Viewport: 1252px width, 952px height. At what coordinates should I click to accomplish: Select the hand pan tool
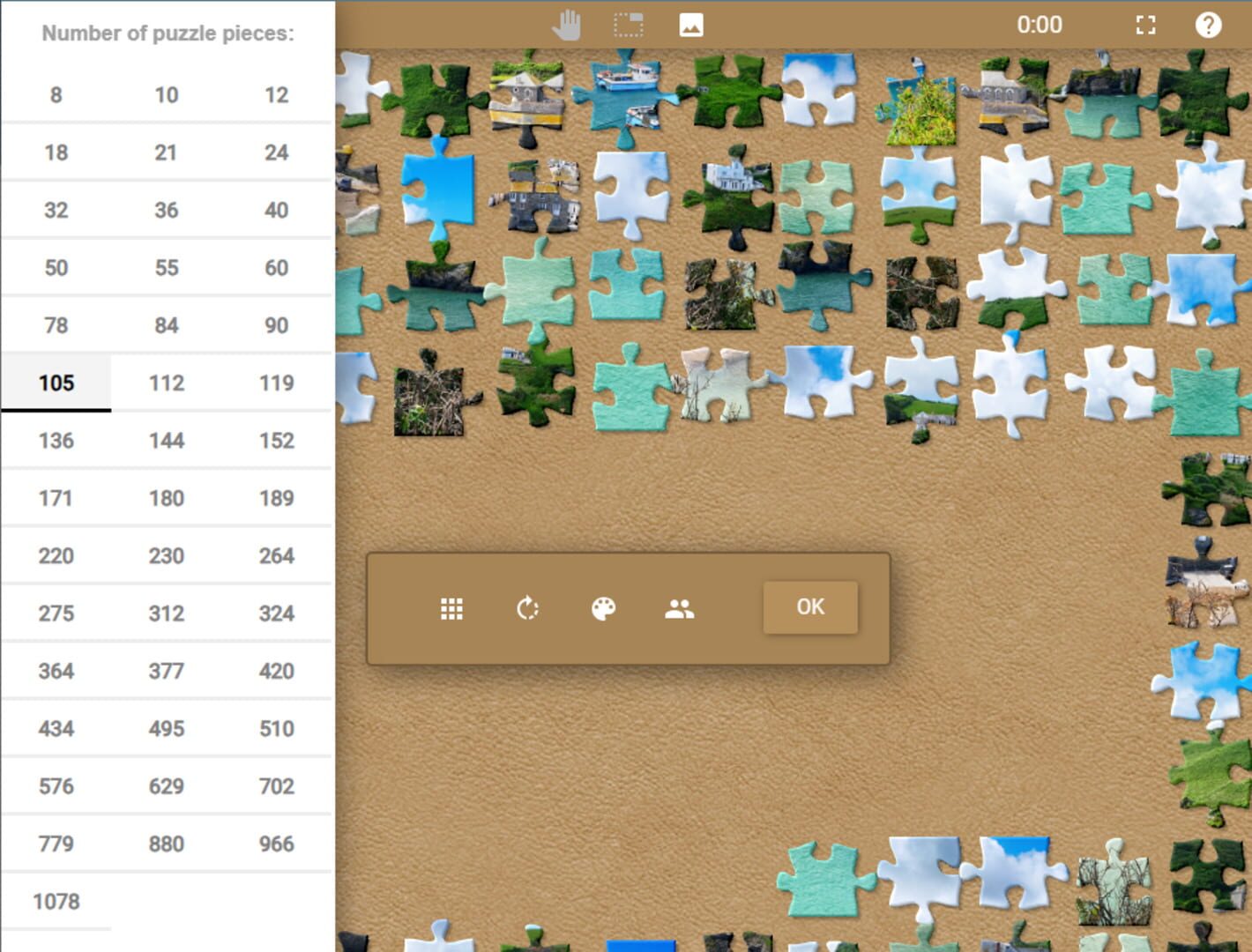pyautogui.click(x=566, y=25)
